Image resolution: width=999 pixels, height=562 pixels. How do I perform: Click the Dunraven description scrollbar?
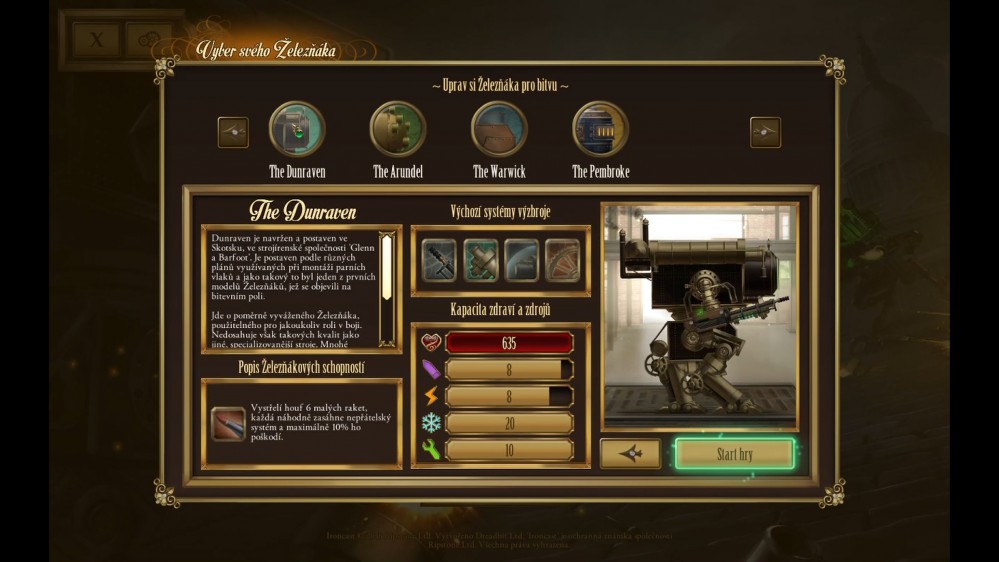click(385, 278)
